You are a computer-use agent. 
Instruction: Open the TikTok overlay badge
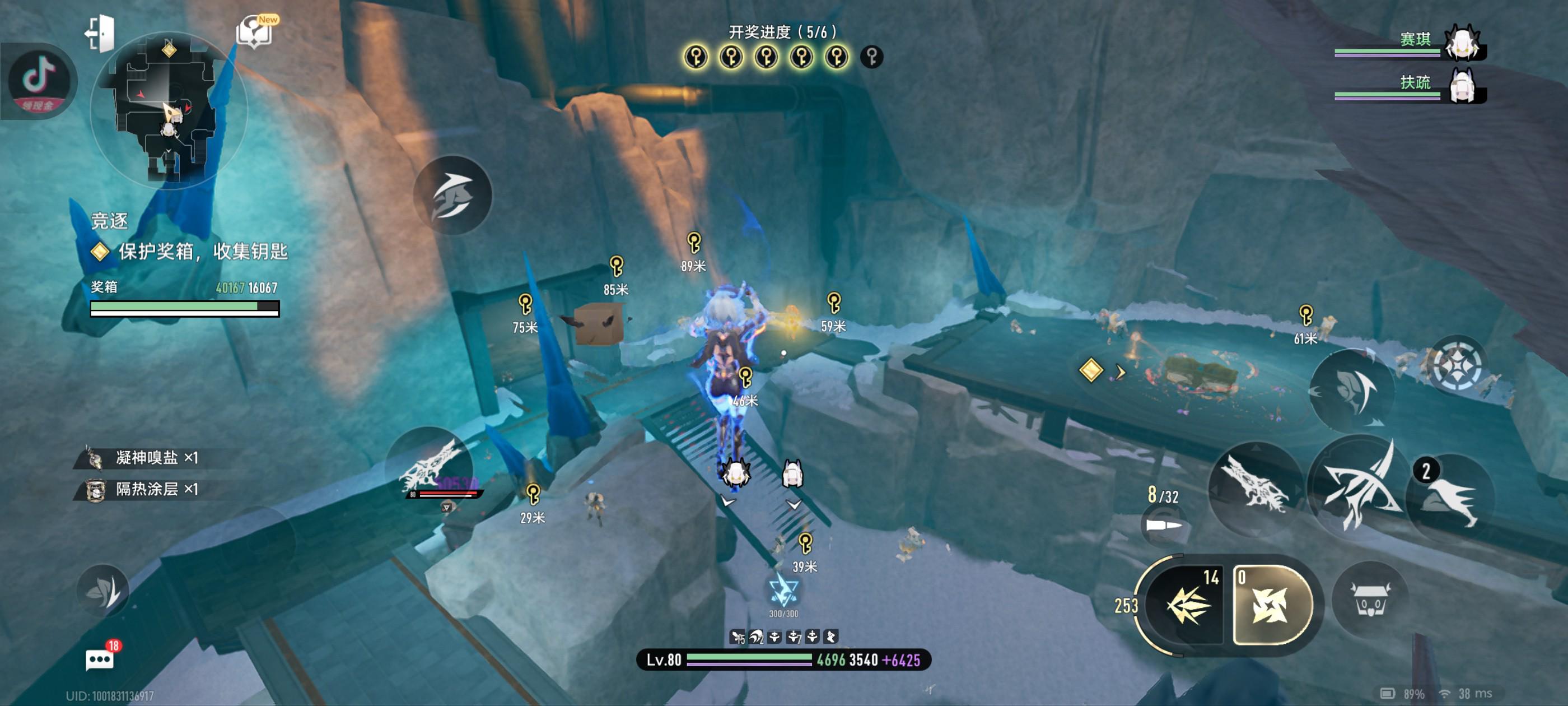[x=39, y=81]
